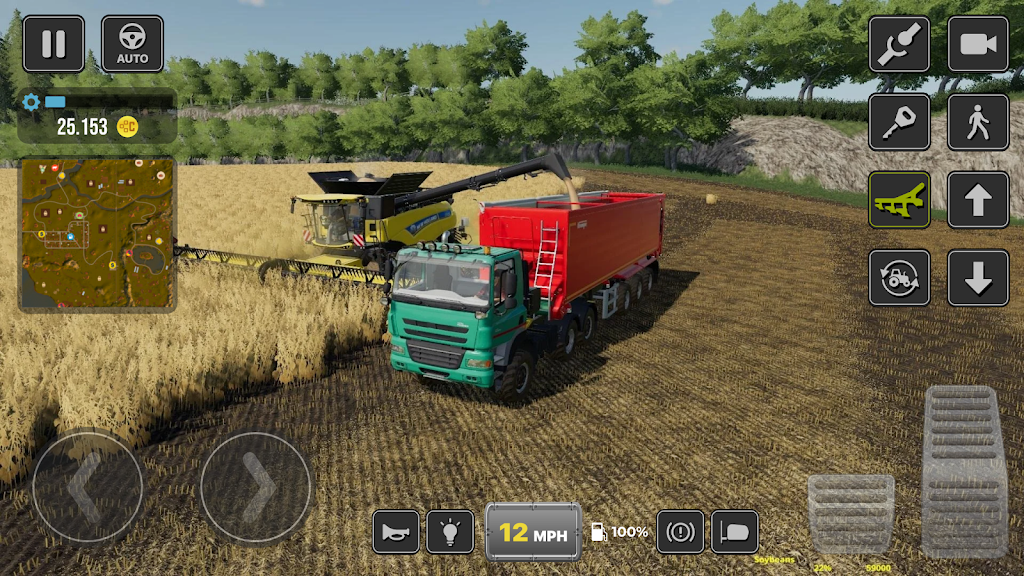
Task: Activate the green plow implement button
Action: [x=899, y=200]
